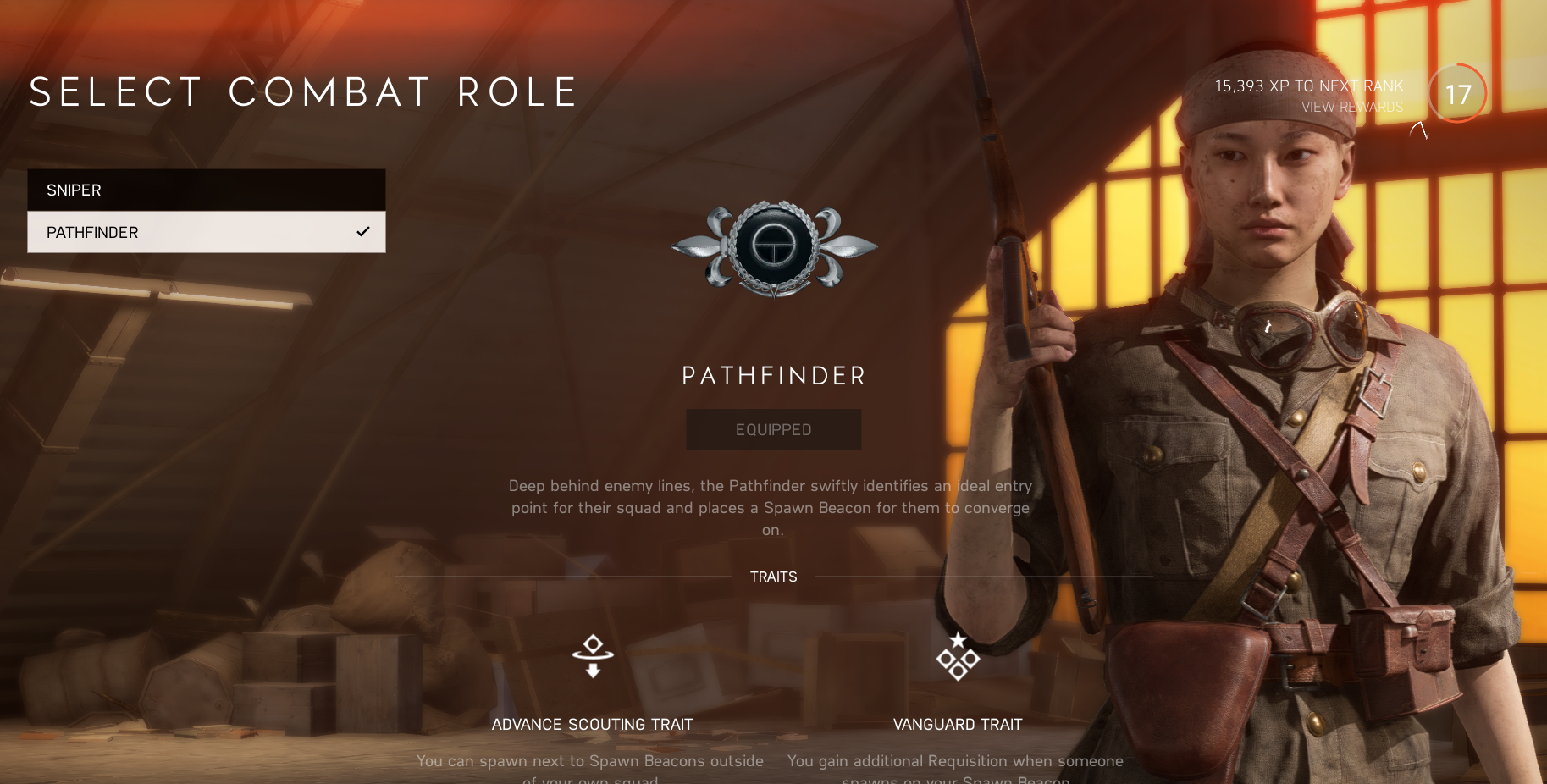Select the Vanguard trait icon
Viewport: 1547px width, 784px height.
point(958,656)
